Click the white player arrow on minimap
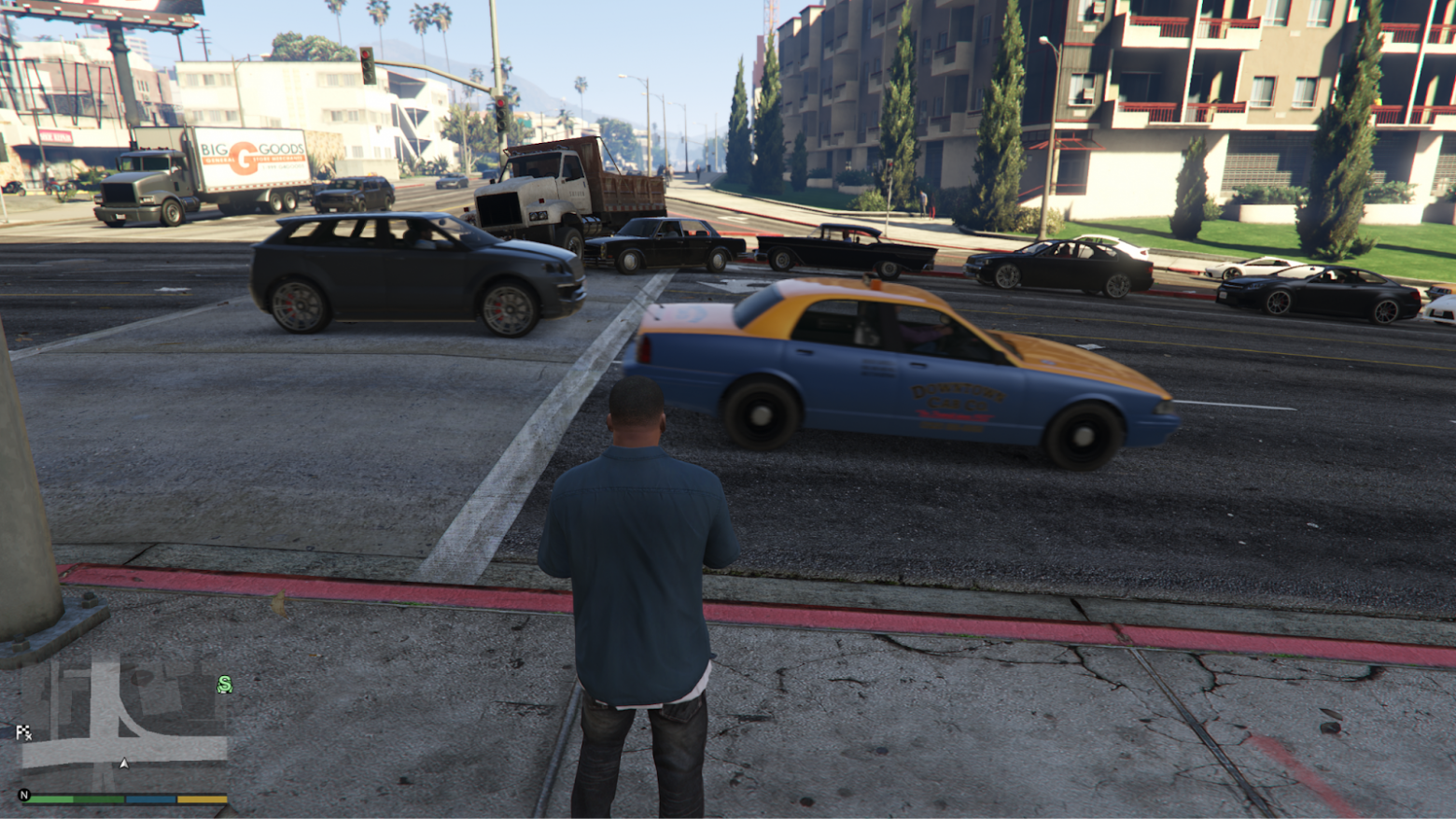 (124, 763)
